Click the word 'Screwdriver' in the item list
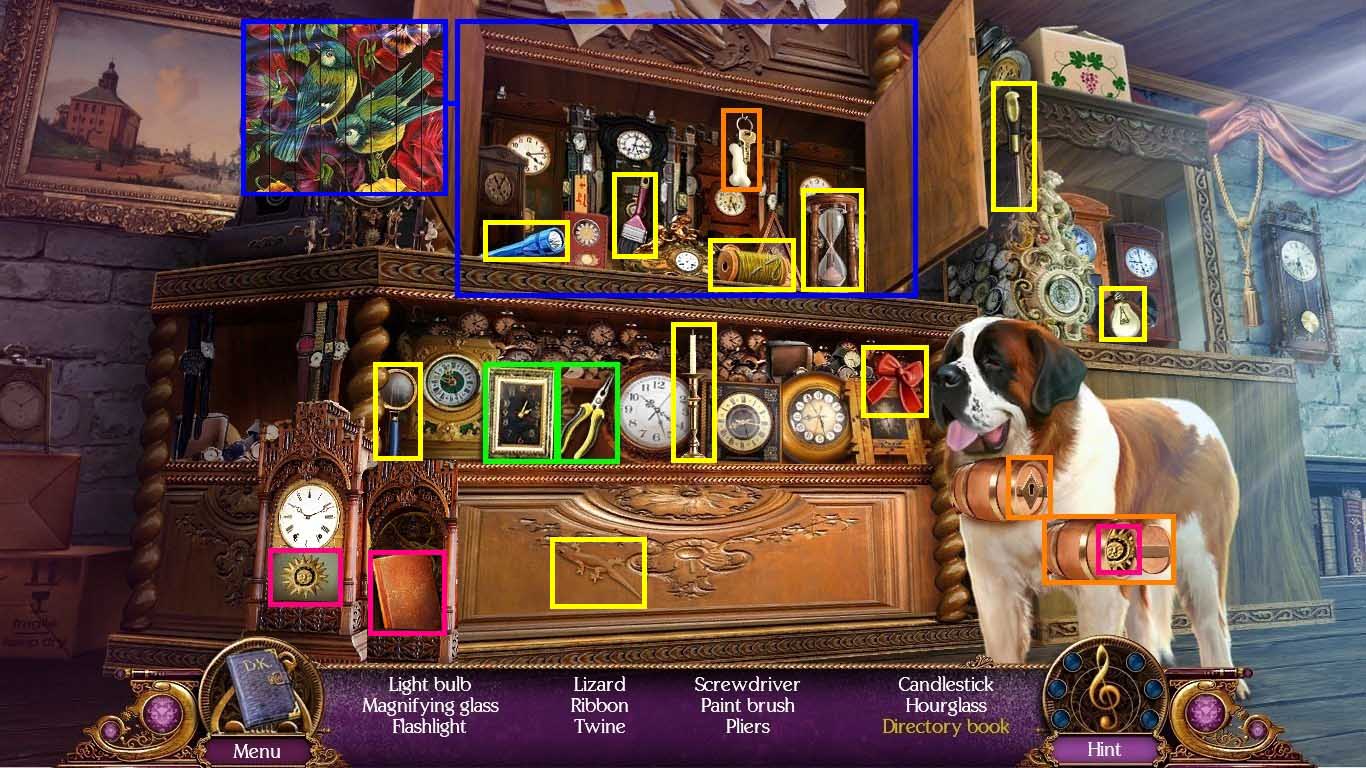 (747, 684)
